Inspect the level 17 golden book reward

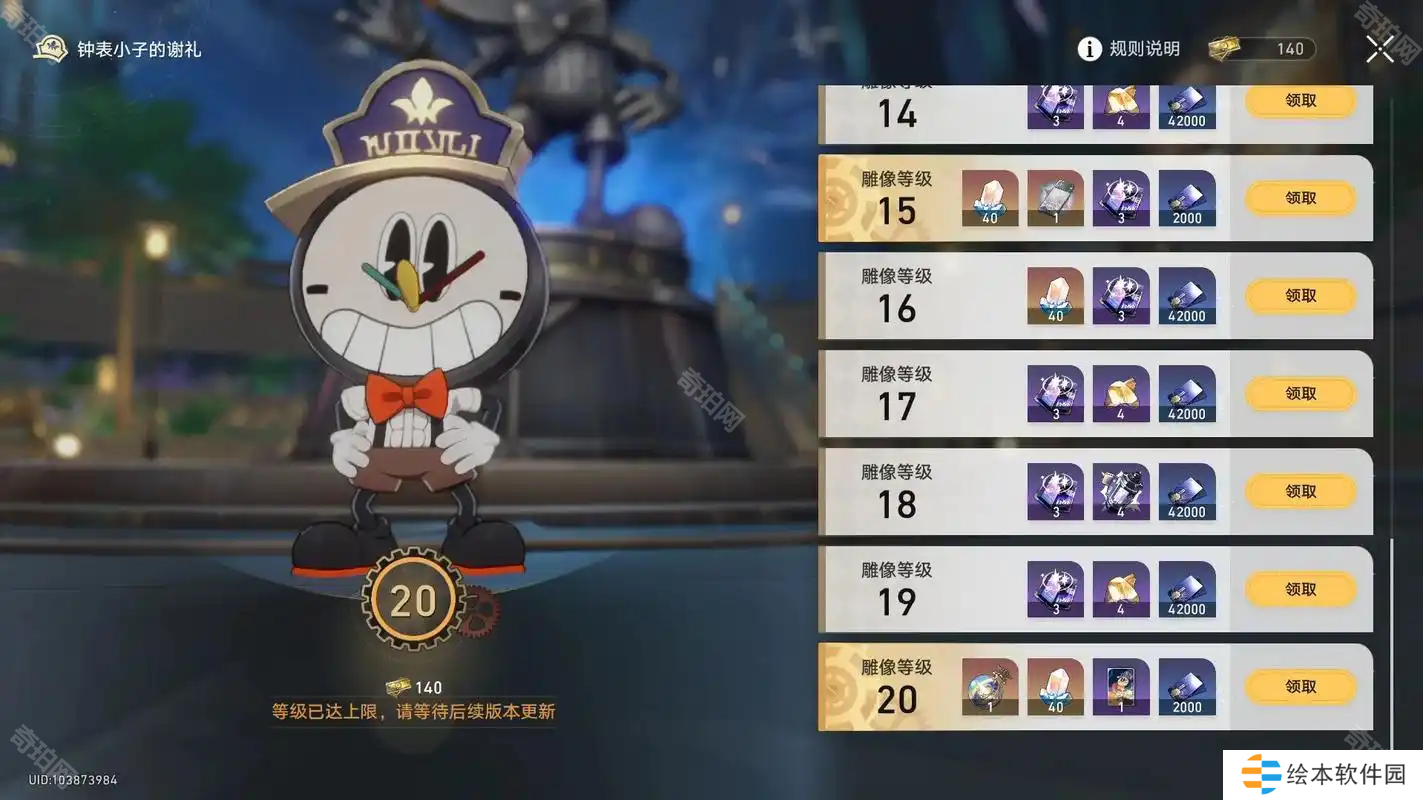[1121, 394]
